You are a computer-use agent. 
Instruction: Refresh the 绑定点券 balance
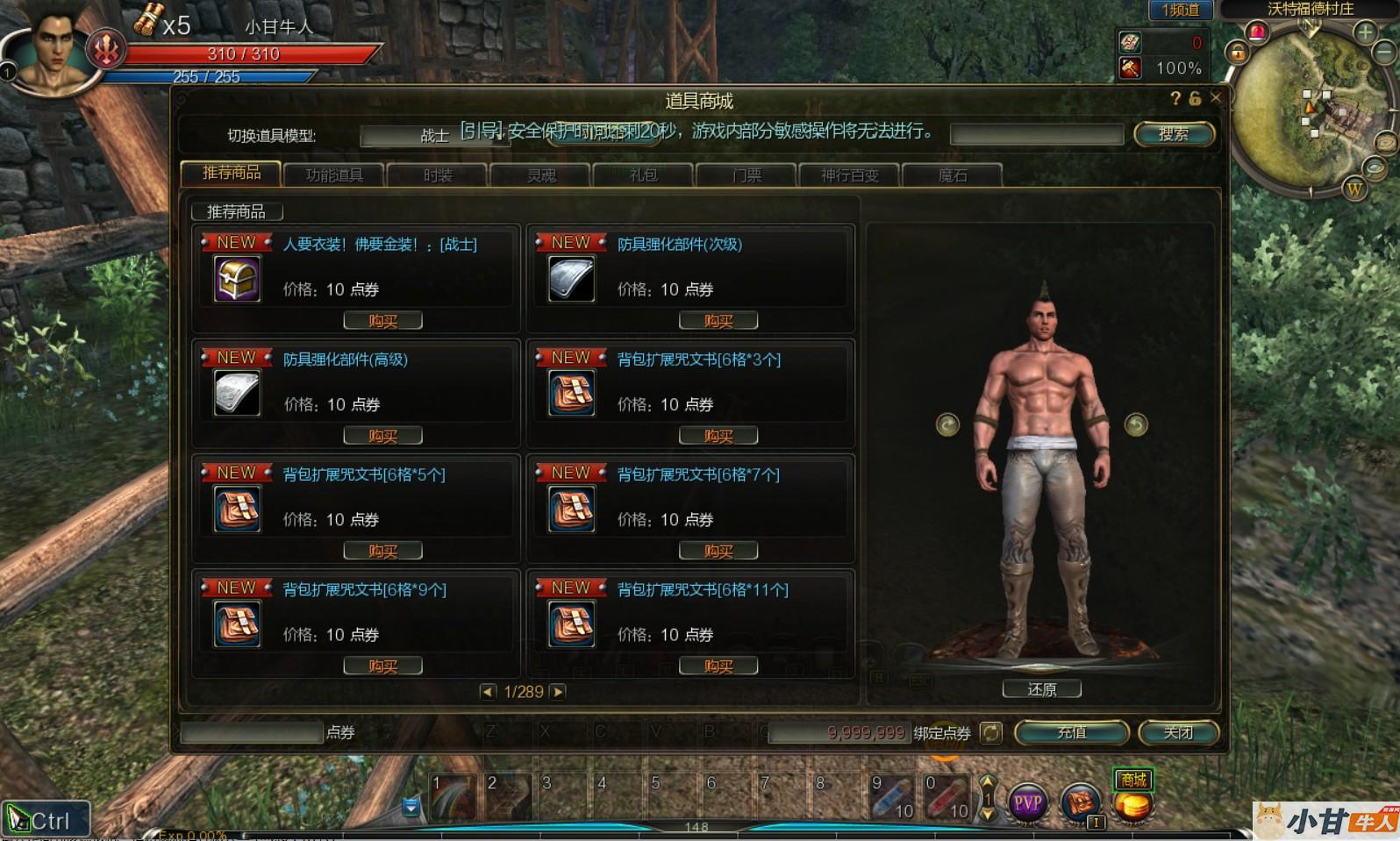point(991,732)
